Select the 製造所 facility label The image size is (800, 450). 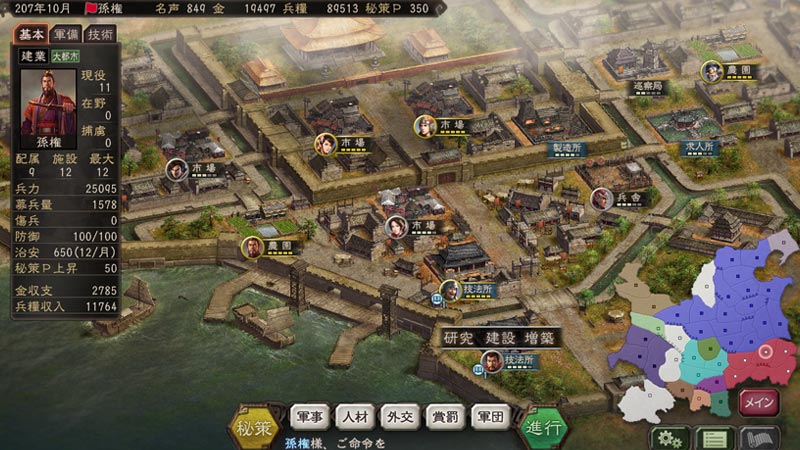click(566, 147)
